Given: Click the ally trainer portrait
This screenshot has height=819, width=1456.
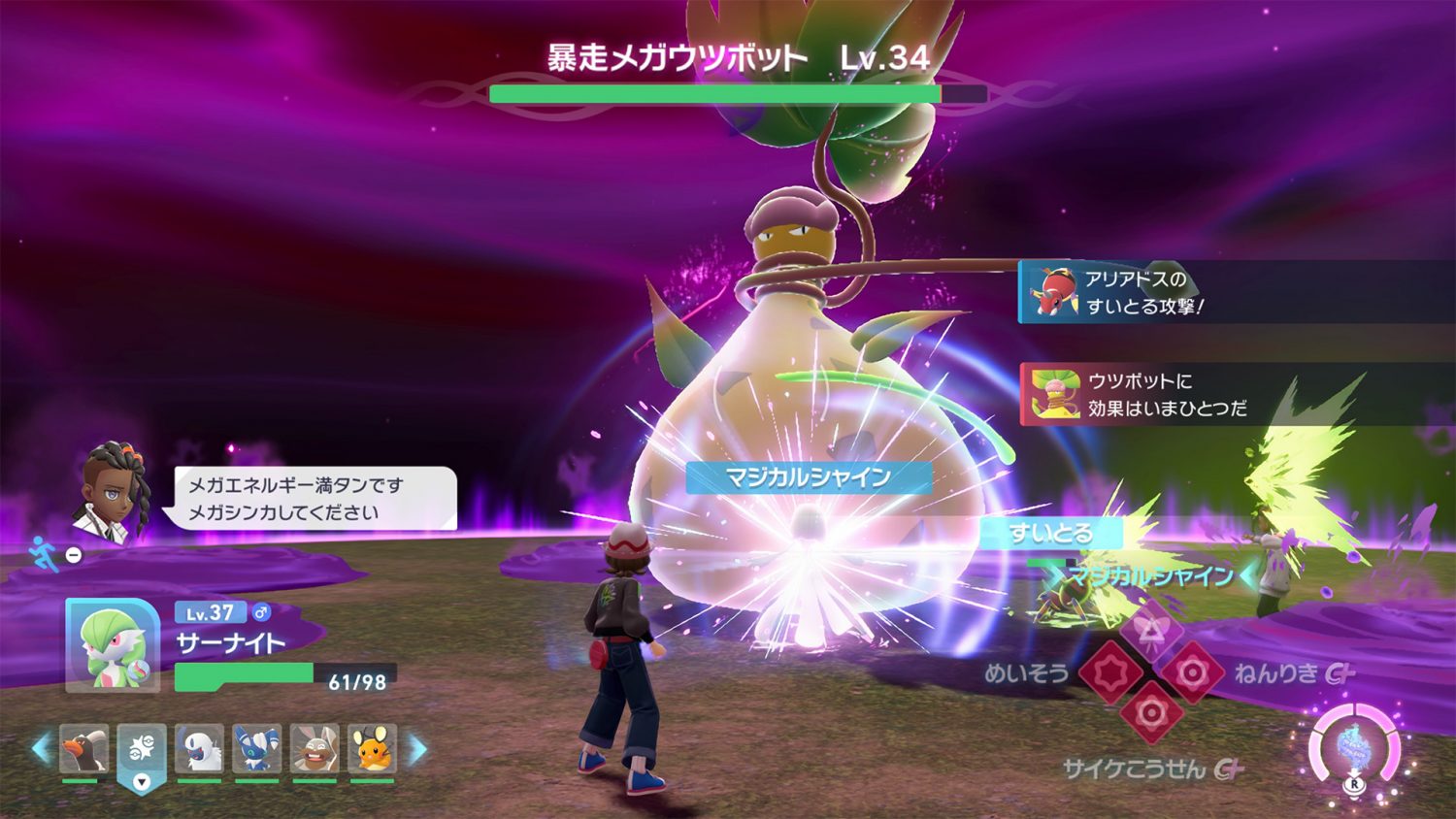Looking at the screenshot, I should tap(113, 492).
